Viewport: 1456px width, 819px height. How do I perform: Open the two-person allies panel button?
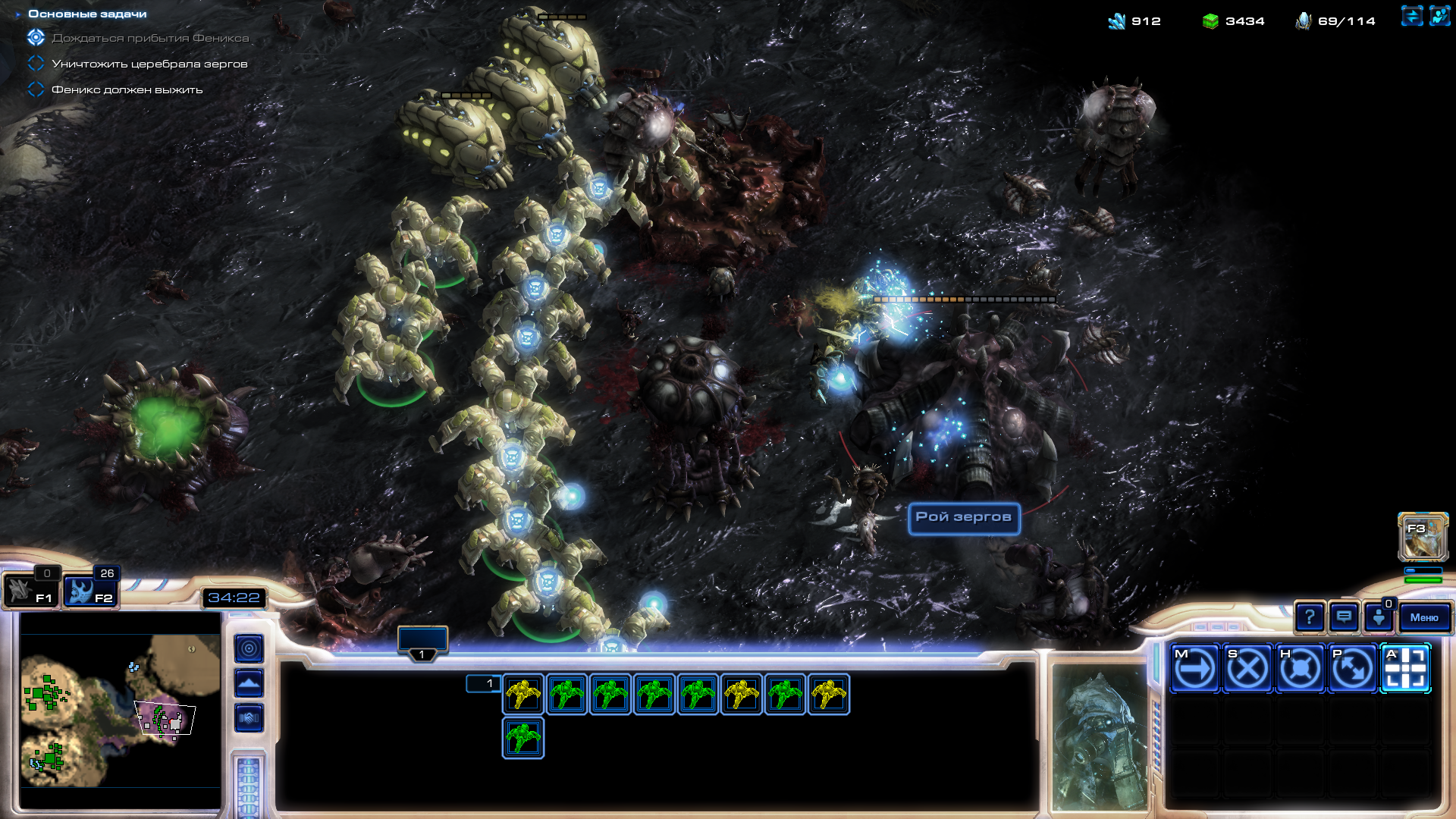pyautogui.click(x=1439, y=16)
